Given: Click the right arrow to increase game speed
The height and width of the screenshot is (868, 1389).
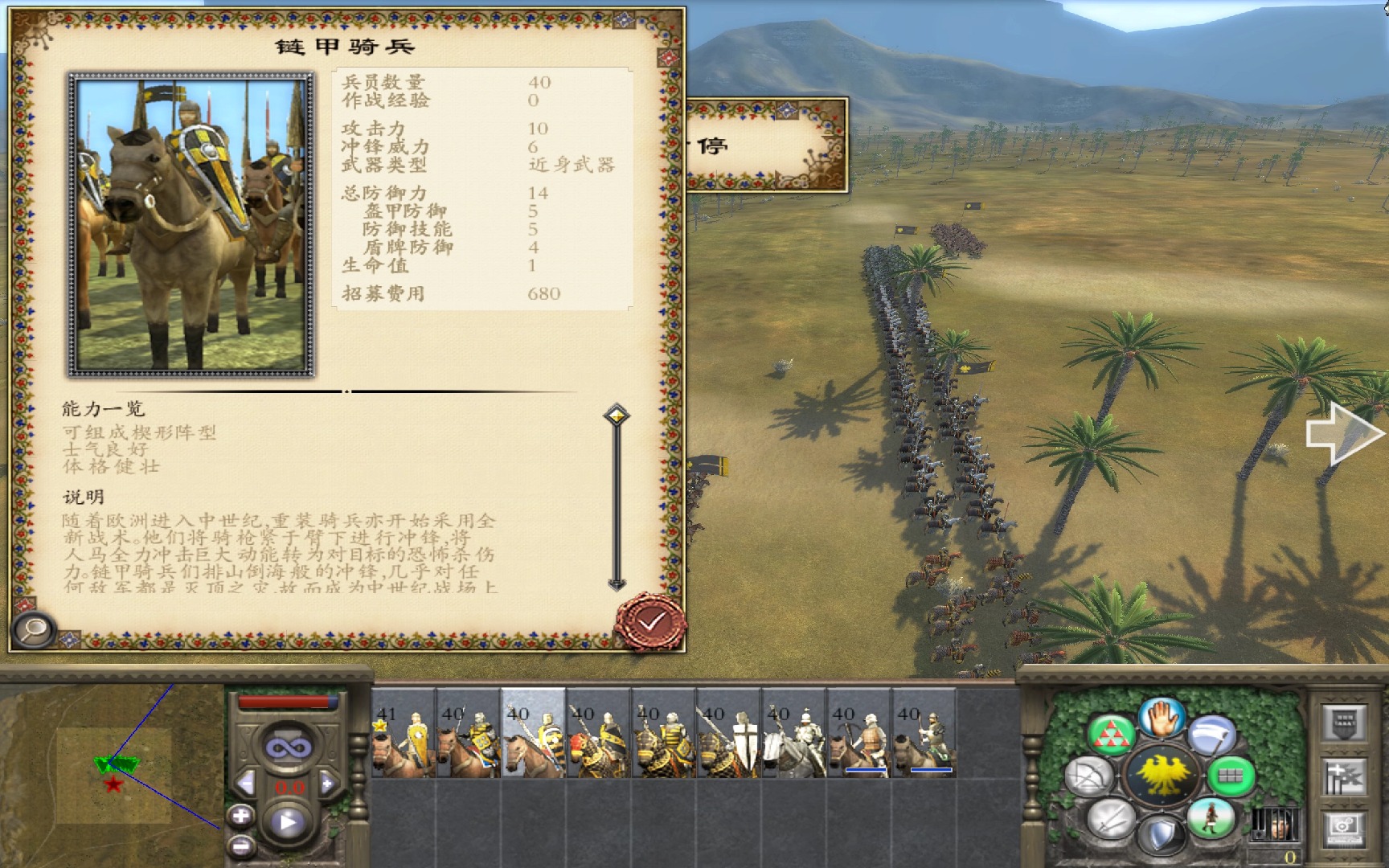Looking at the screenshot, I should [x=326, y=781].
